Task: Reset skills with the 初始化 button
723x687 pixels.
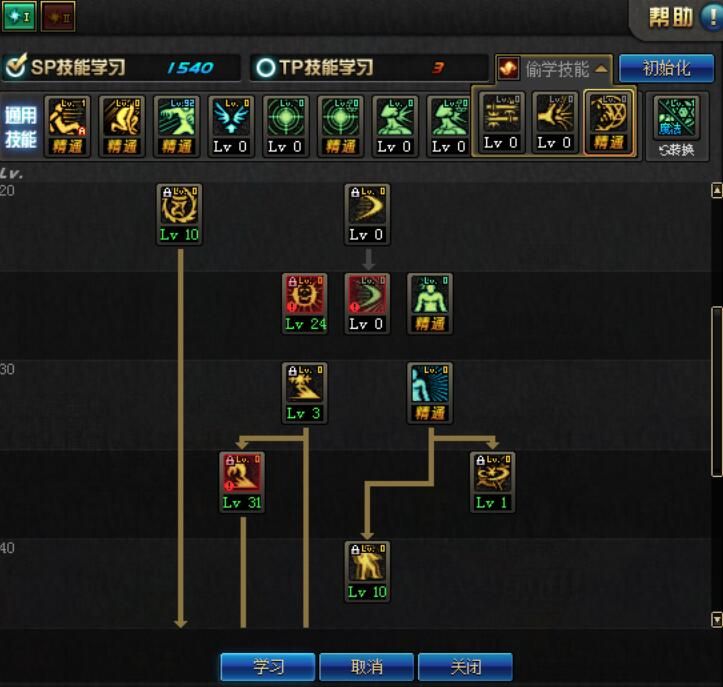Action: point(666,68)
